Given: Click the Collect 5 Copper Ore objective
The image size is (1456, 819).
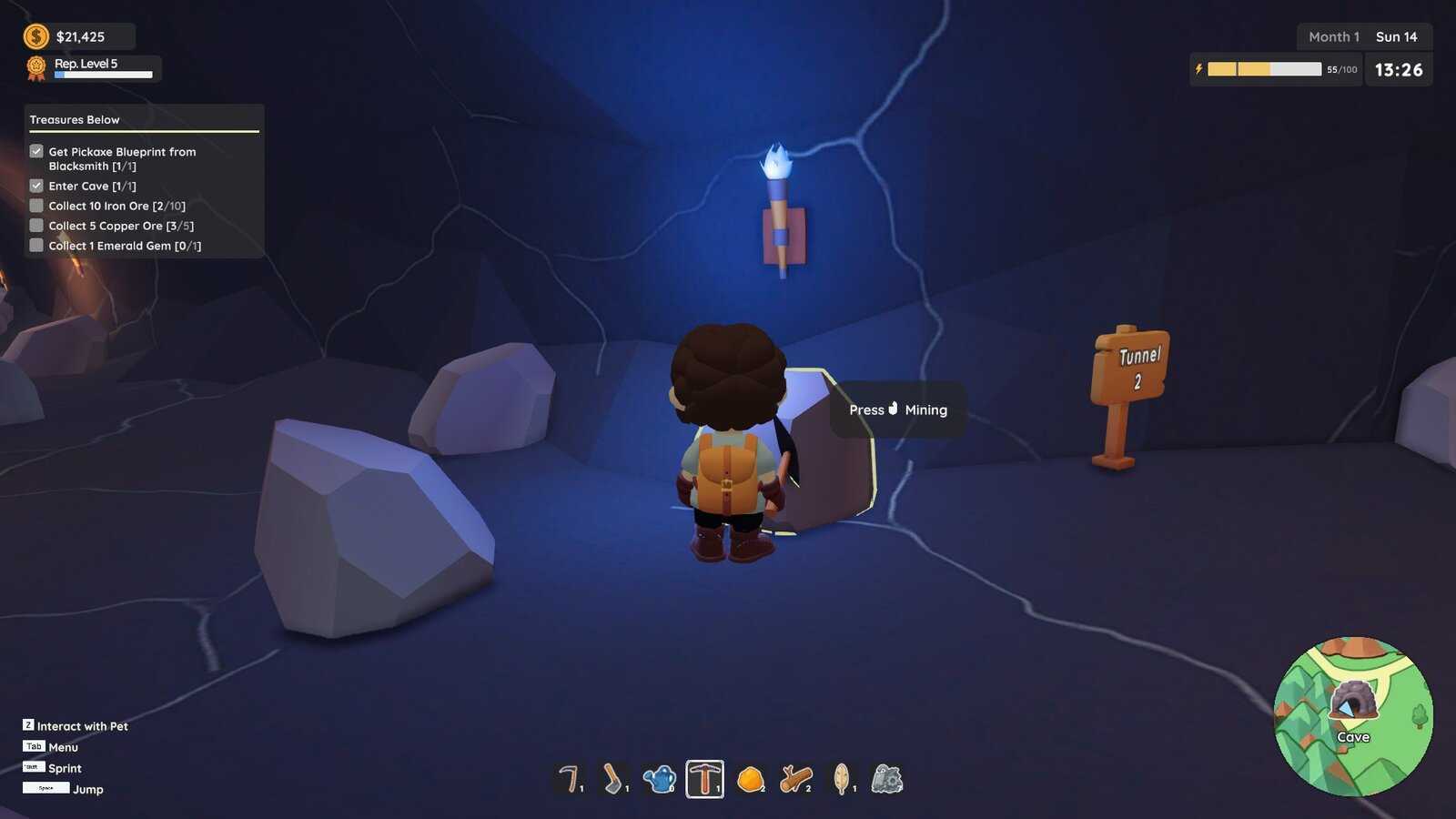Looking at the screenshot, I should pos(121,227).
